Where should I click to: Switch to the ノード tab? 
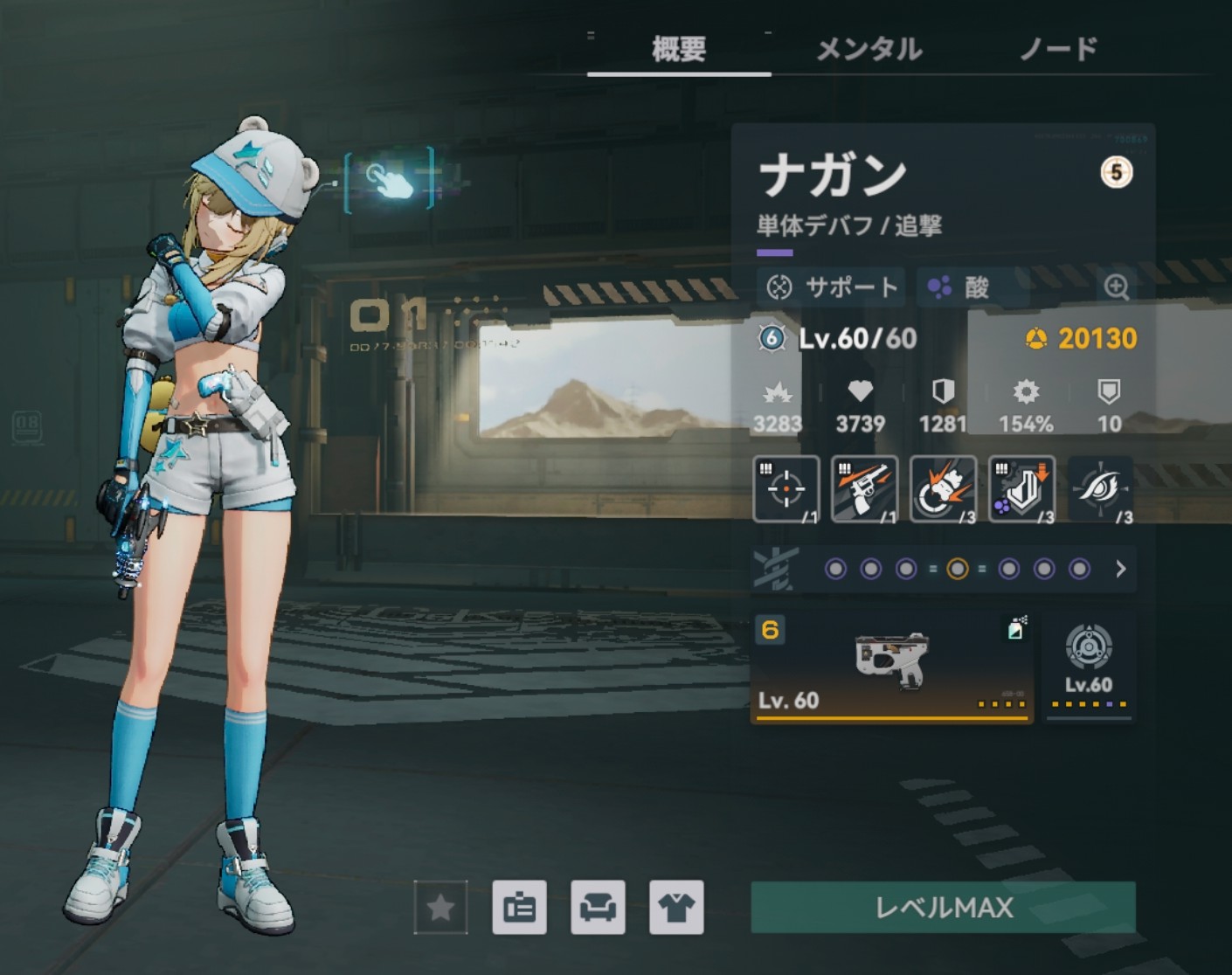pos(1058,49)
